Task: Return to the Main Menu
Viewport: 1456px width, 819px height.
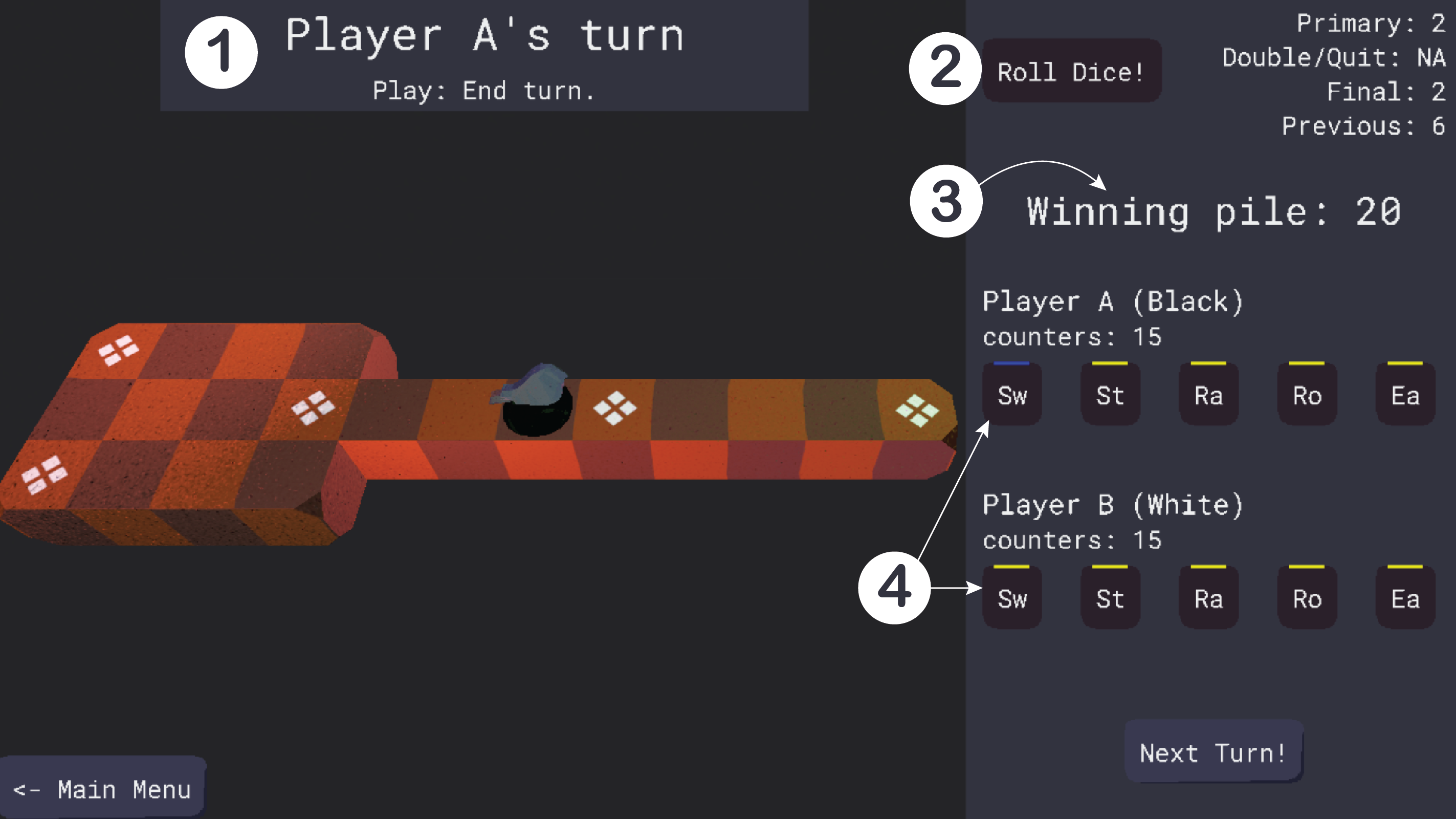Action: [102, 788]
